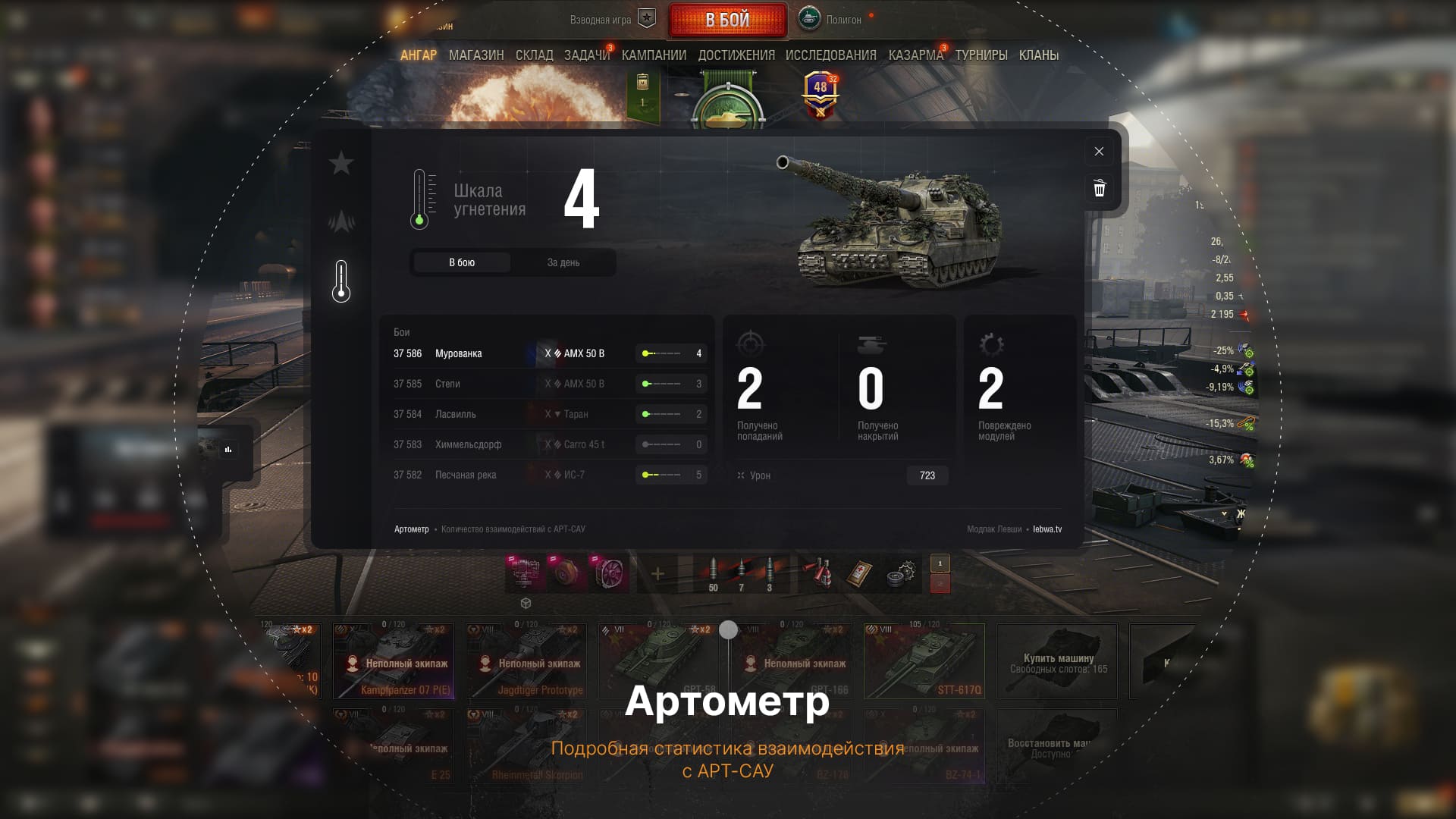Open the МАГАЗИН shop menu
Viewport: 1456px width, 819px height.
476,55
